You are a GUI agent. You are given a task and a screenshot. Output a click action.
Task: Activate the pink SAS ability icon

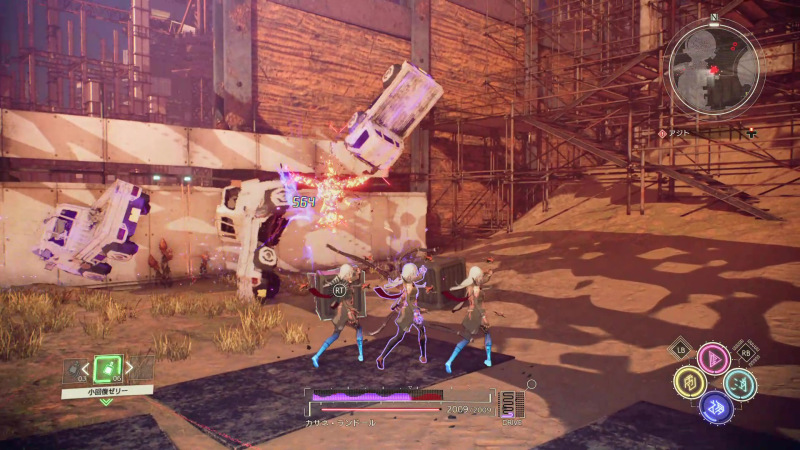tap(714, 359)
